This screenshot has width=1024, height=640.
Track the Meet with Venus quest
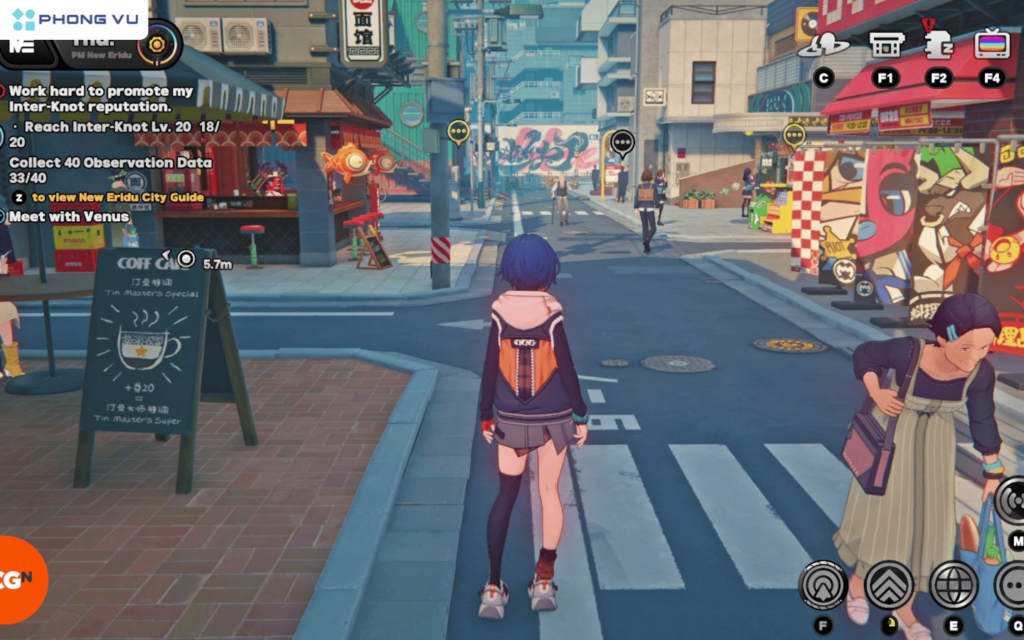69,217
